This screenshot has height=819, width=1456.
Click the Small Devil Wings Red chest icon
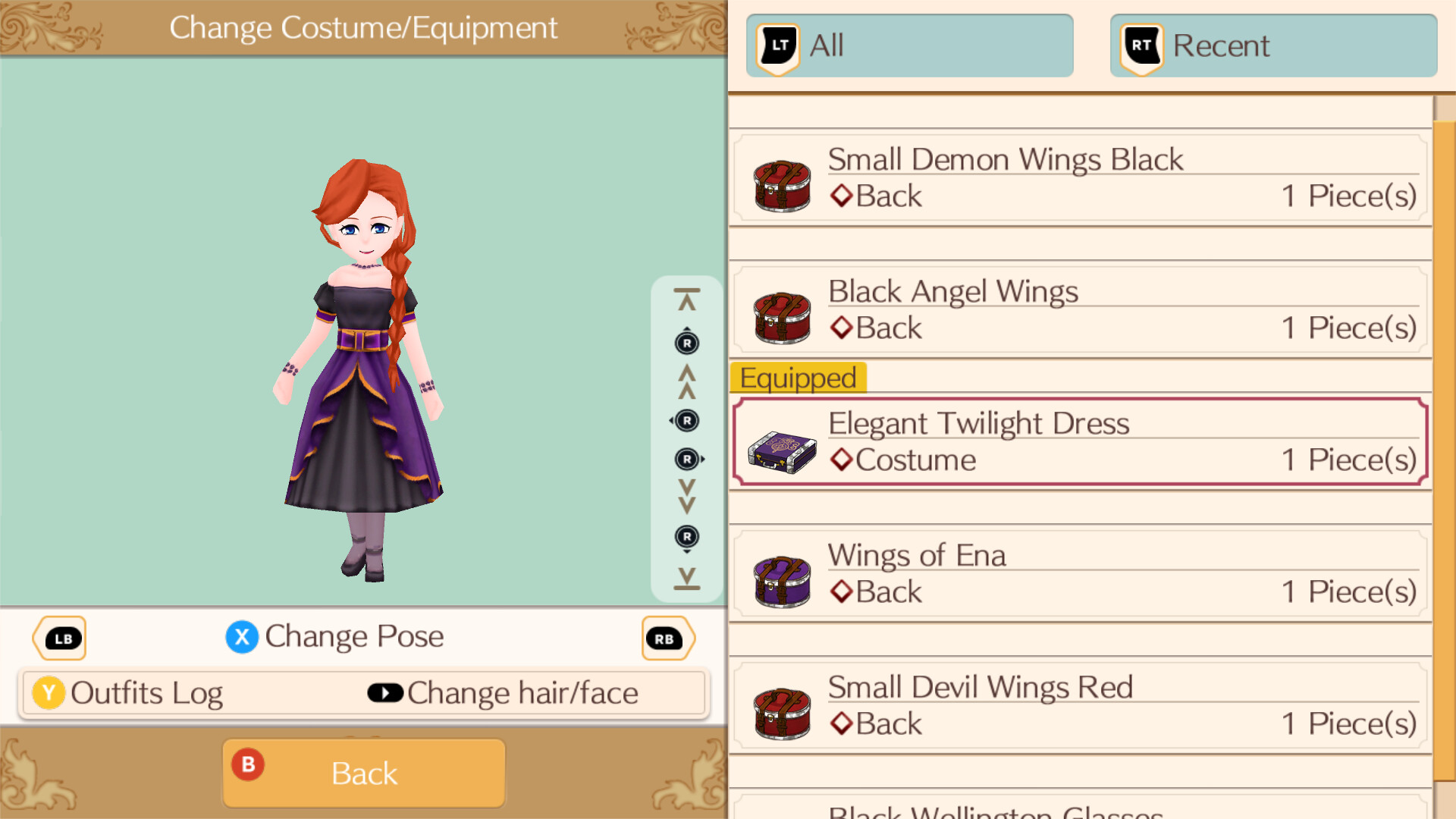(782, 710)
